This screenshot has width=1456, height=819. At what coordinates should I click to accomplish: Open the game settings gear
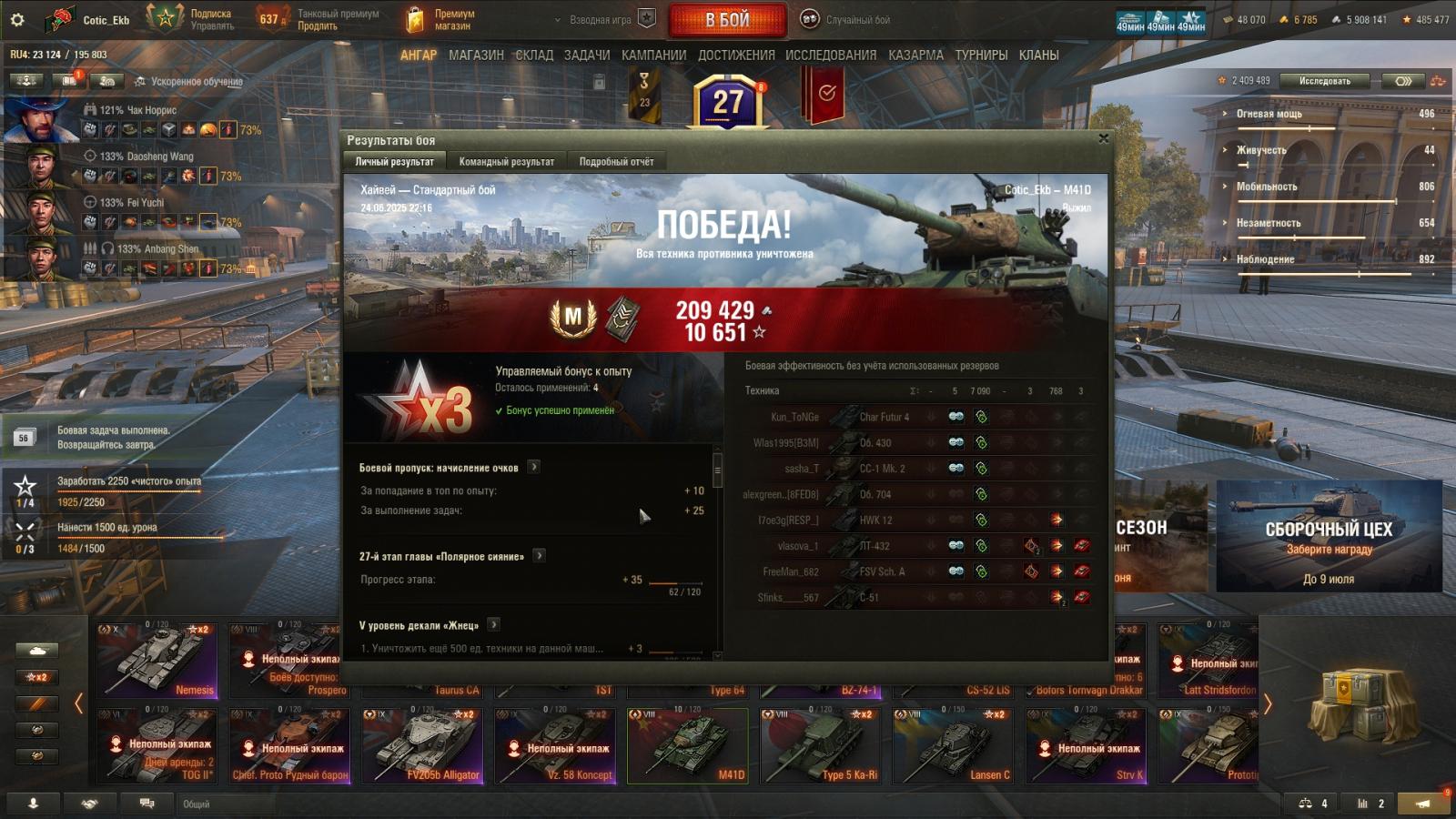(17, 19)
